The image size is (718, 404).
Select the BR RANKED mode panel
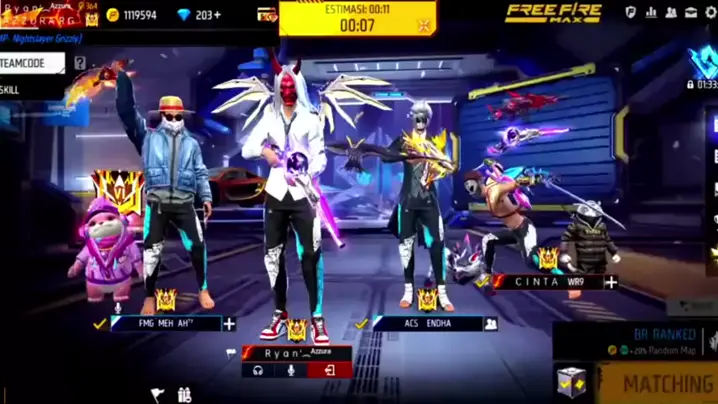[x=660, y=340]
